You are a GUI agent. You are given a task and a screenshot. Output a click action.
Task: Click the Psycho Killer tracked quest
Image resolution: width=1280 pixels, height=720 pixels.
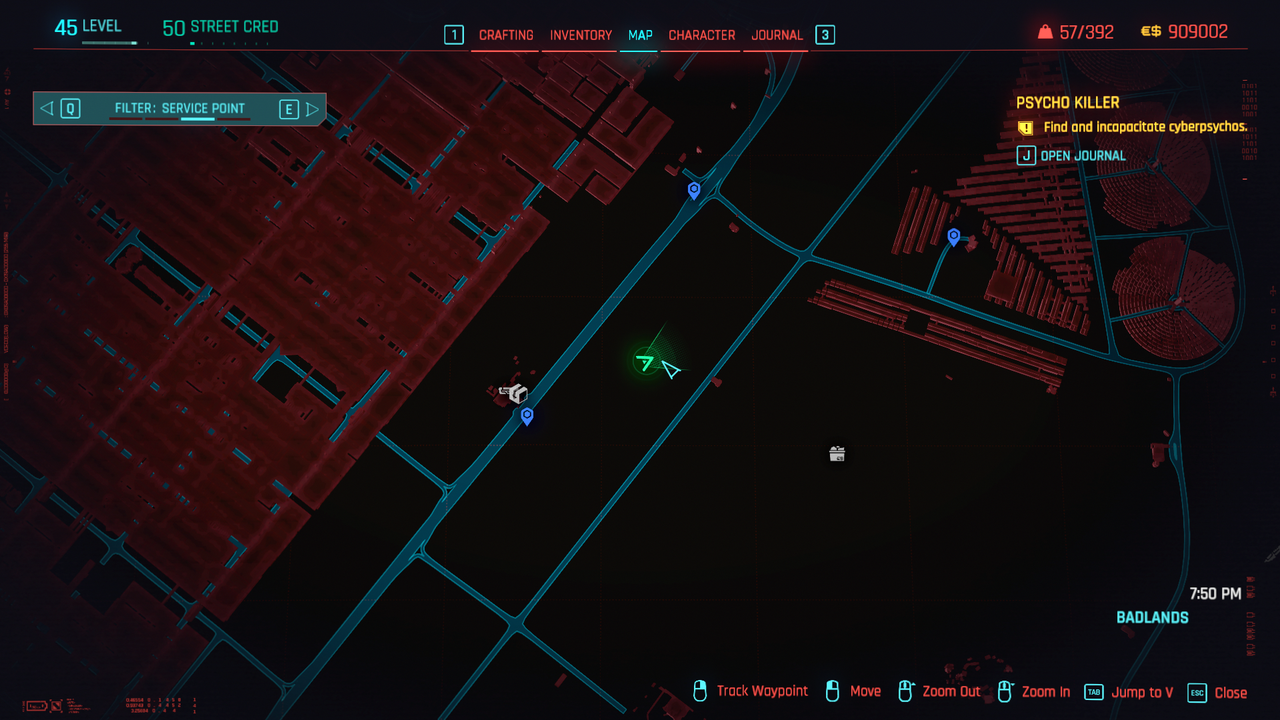point(1067,102)
